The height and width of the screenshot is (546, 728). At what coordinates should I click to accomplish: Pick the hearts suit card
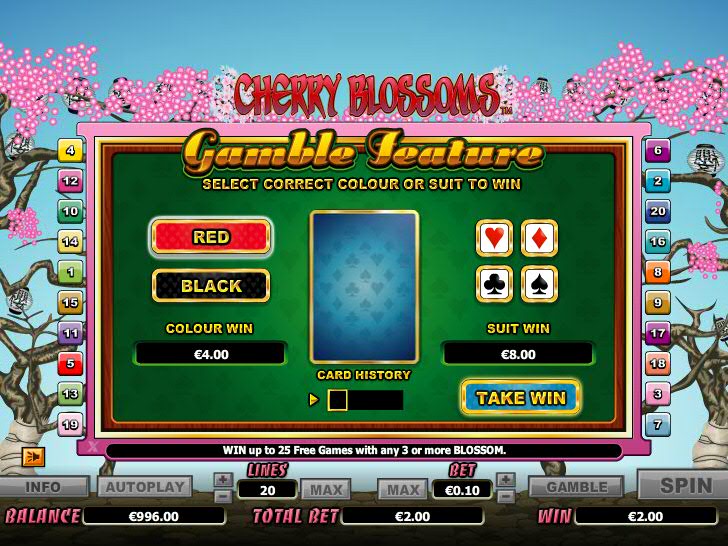pos(495,238)
